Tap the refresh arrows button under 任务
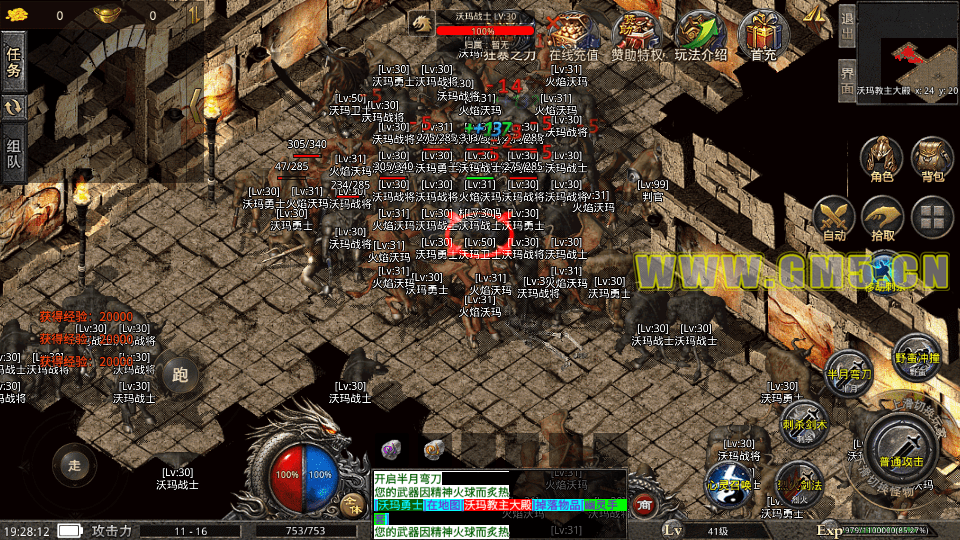The width and height of the screenshot is (960, 540). click(x=14, y=107)
